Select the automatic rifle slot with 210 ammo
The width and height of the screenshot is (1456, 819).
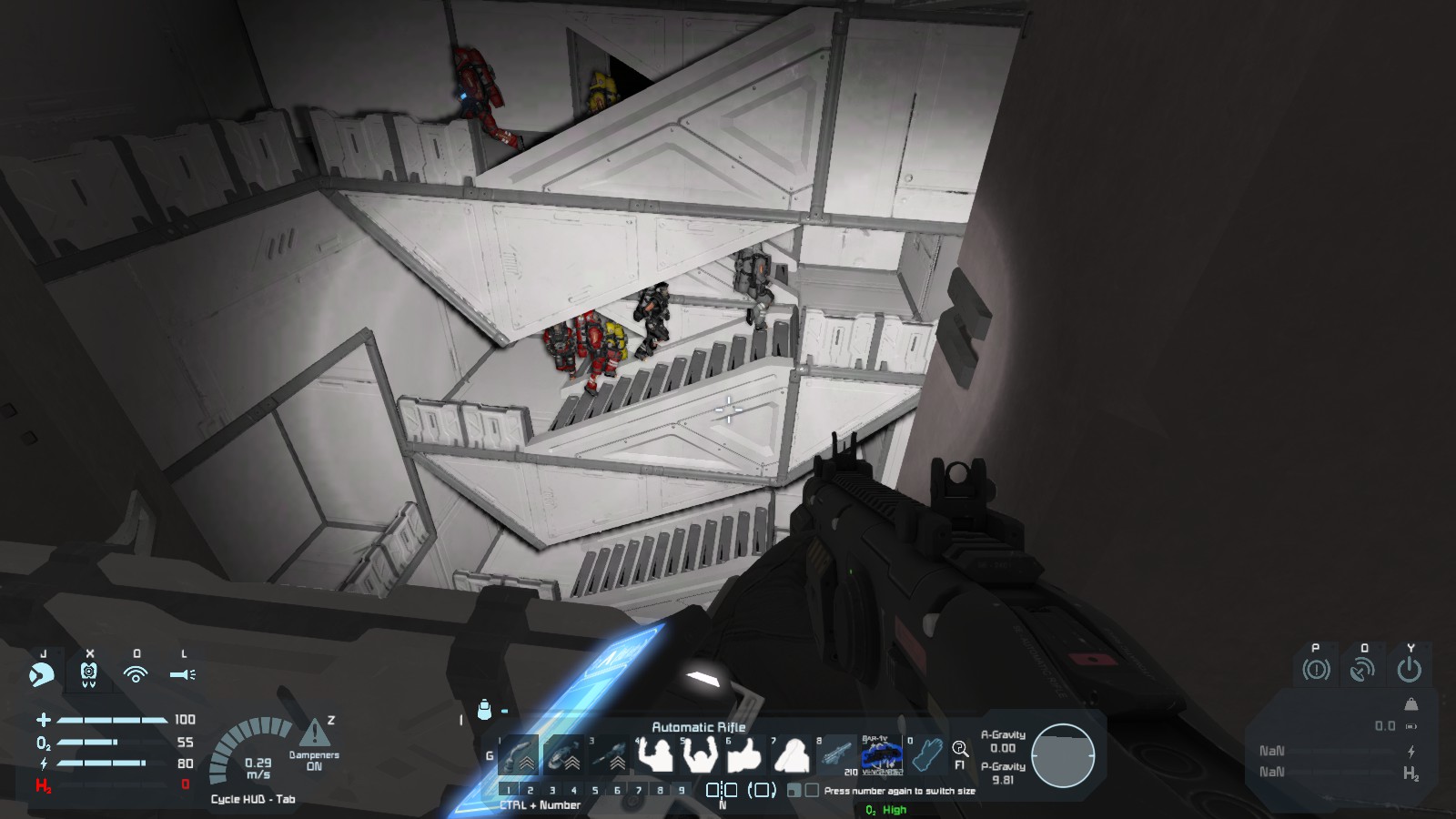coord(836,754)
